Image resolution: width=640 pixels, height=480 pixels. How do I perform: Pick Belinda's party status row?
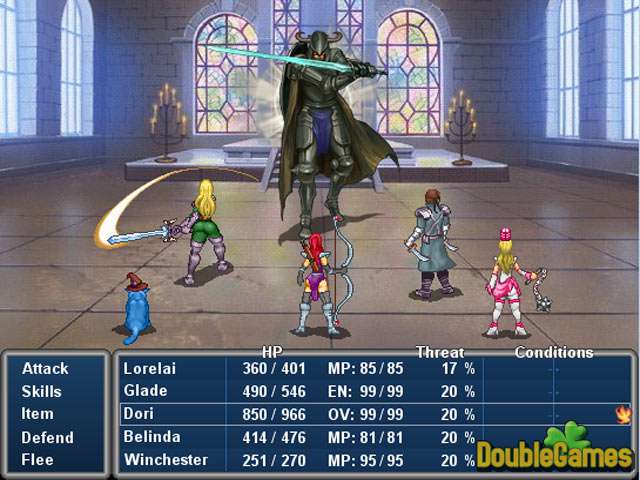[300, 437]
